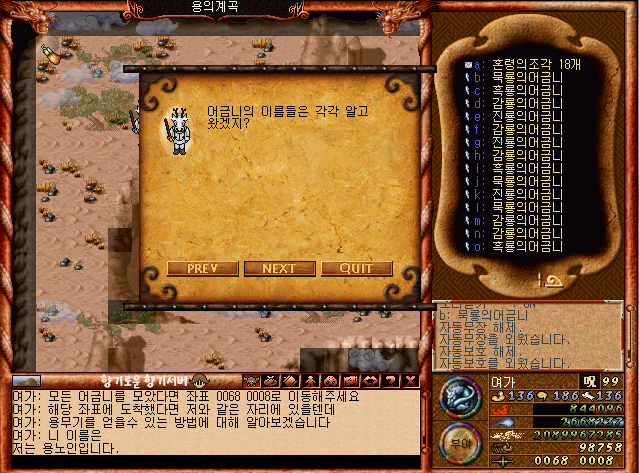Click the X icon on the toolbar

tap(410, 380)
